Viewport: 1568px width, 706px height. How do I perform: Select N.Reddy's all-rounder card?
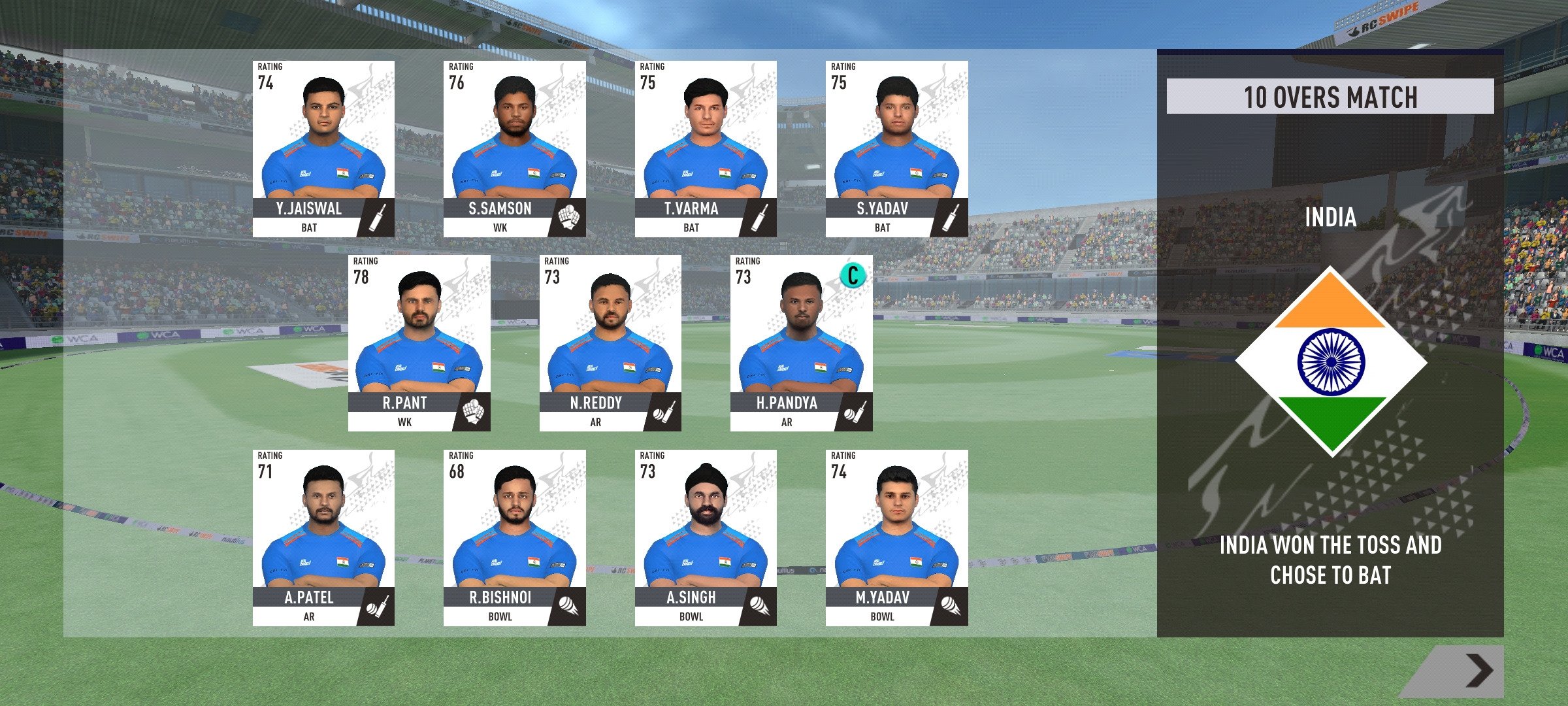pyautogui.click(x=610, y=343)
